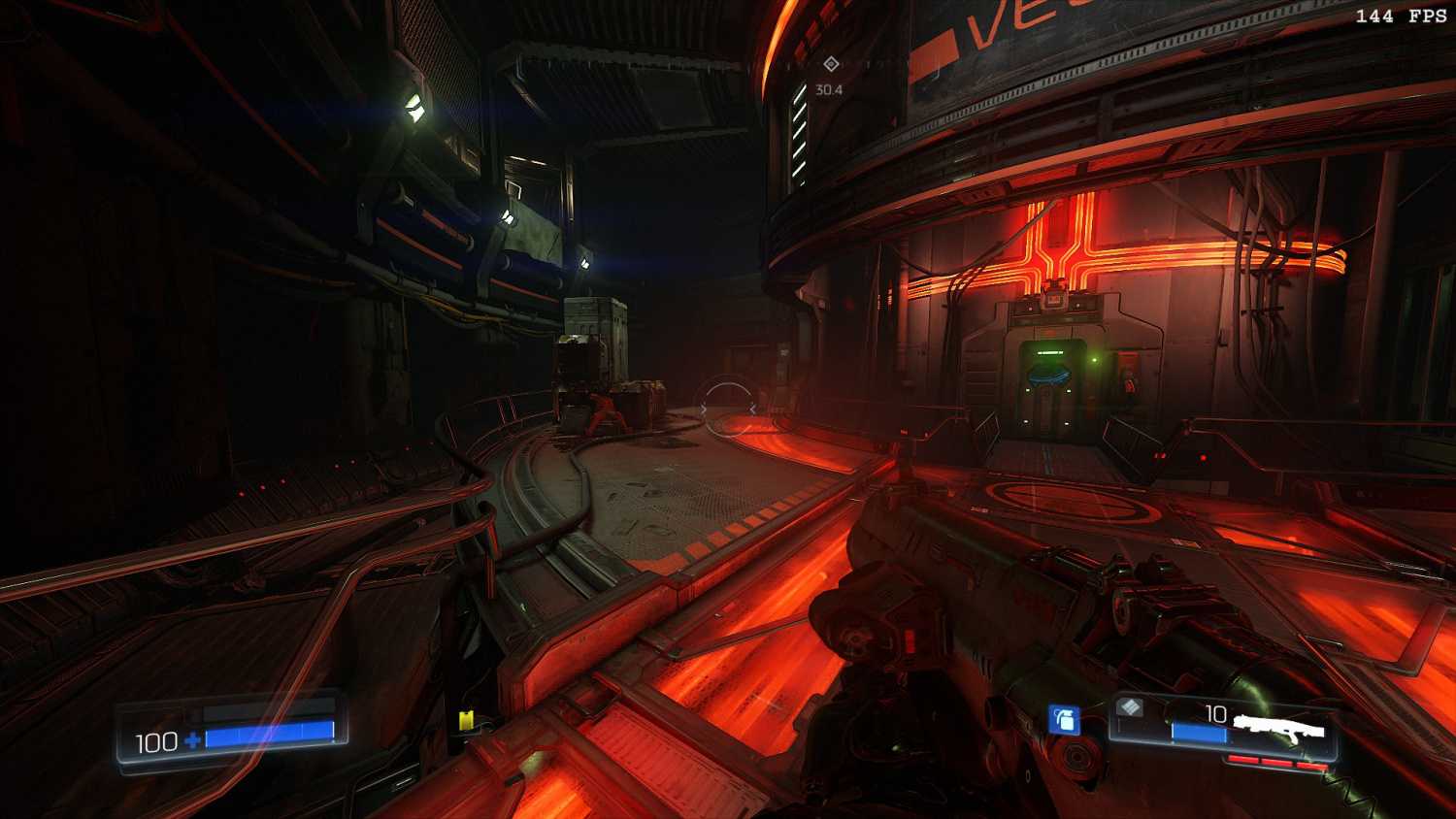
Task: Select the diamond objective waypoint marker
Action: pyautogui.click(x=831, y=64)
